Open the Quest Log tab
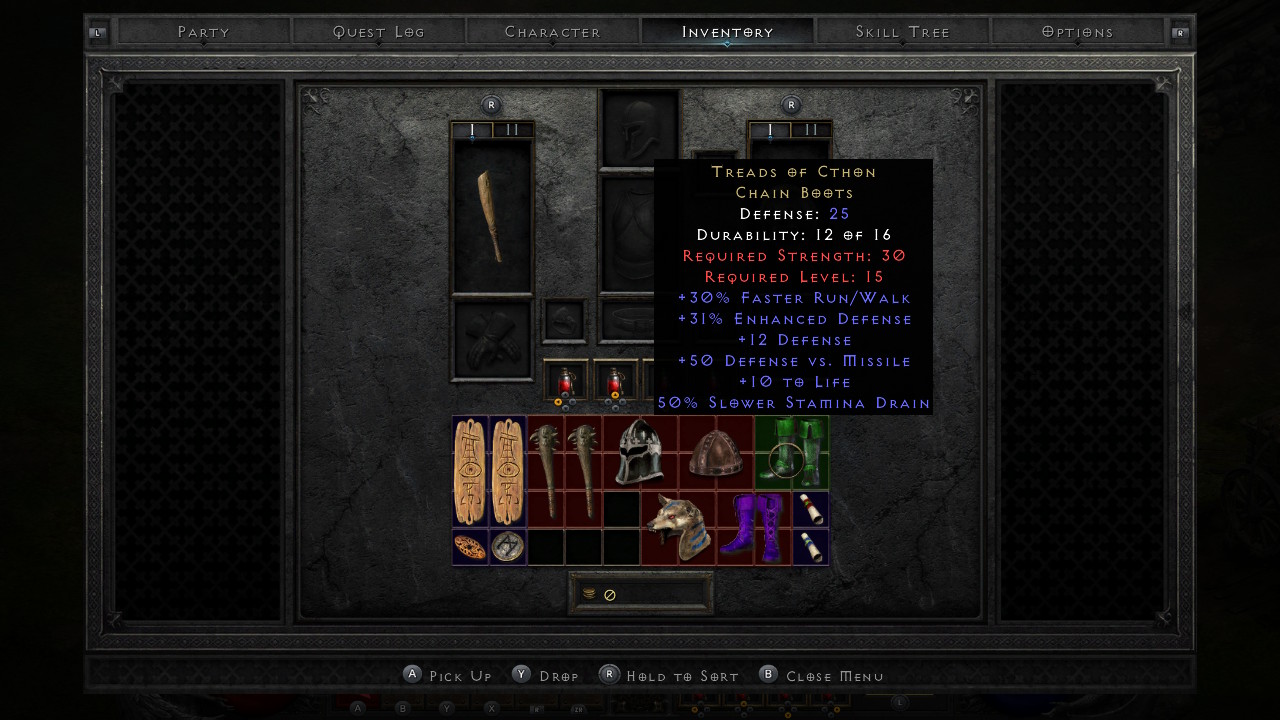 379,32
